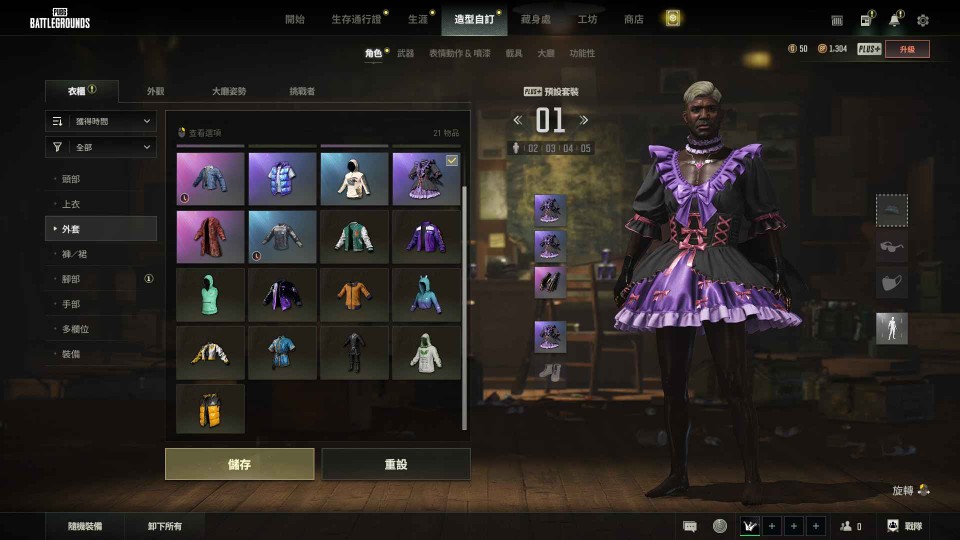Click the 卸下所有 unequip all button
This screenshot has width=960, height=540.
pos(164,526)
